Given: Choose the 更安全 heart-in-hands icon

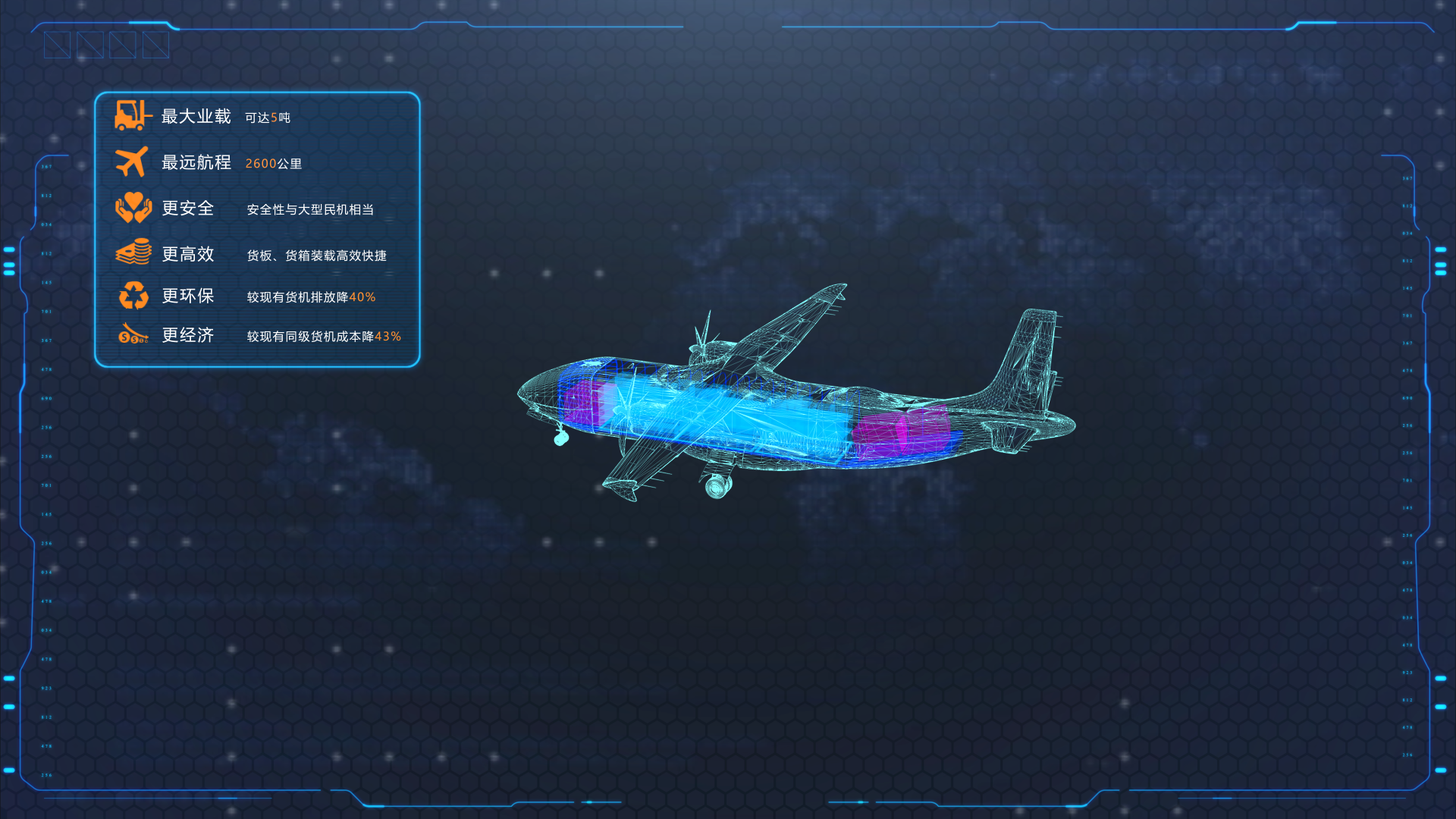Looking at the screenshot, I should [x=133, y=208].
